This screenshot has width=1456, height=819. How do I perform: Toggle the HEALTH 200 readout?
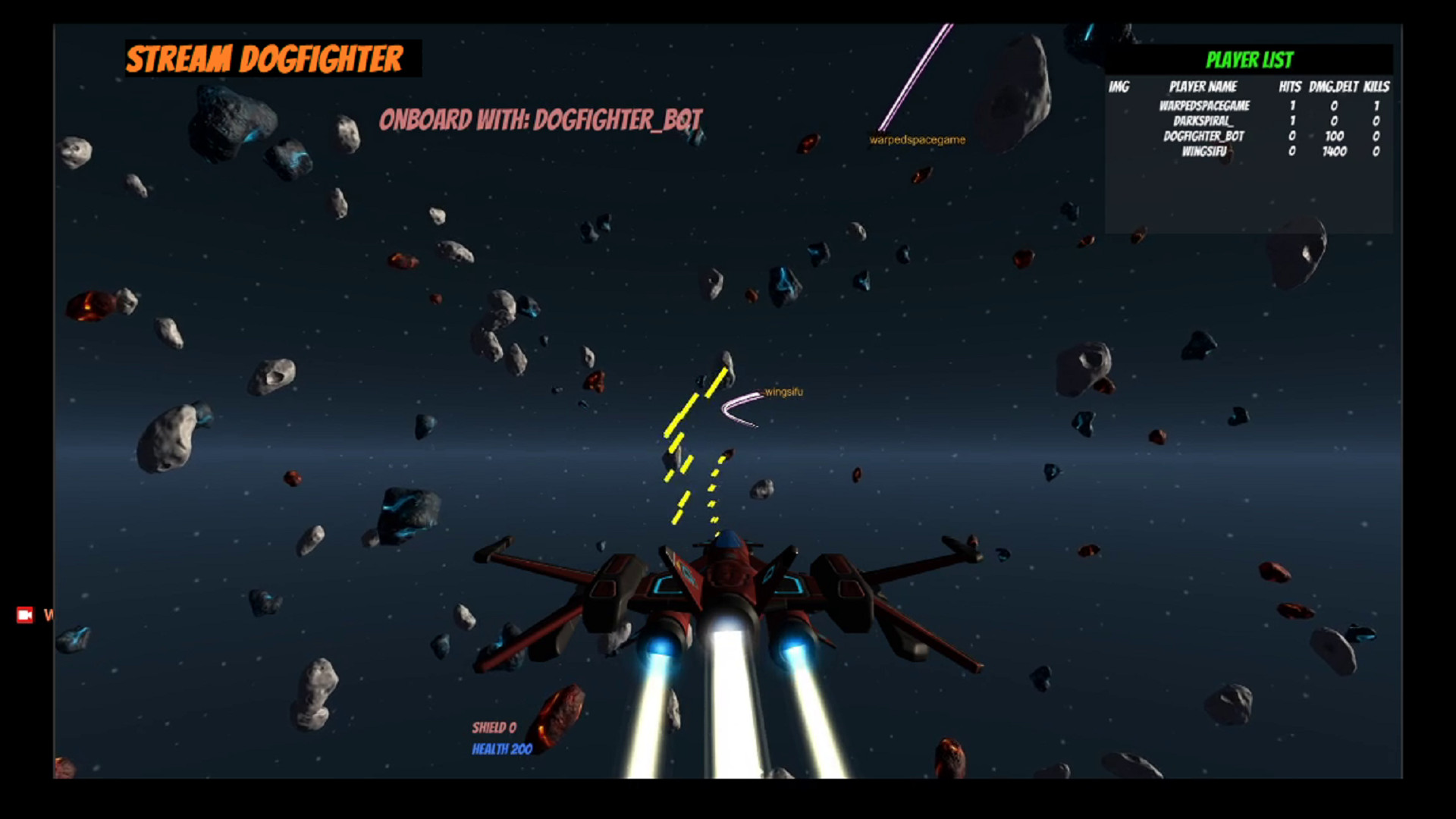click(502, 748)
